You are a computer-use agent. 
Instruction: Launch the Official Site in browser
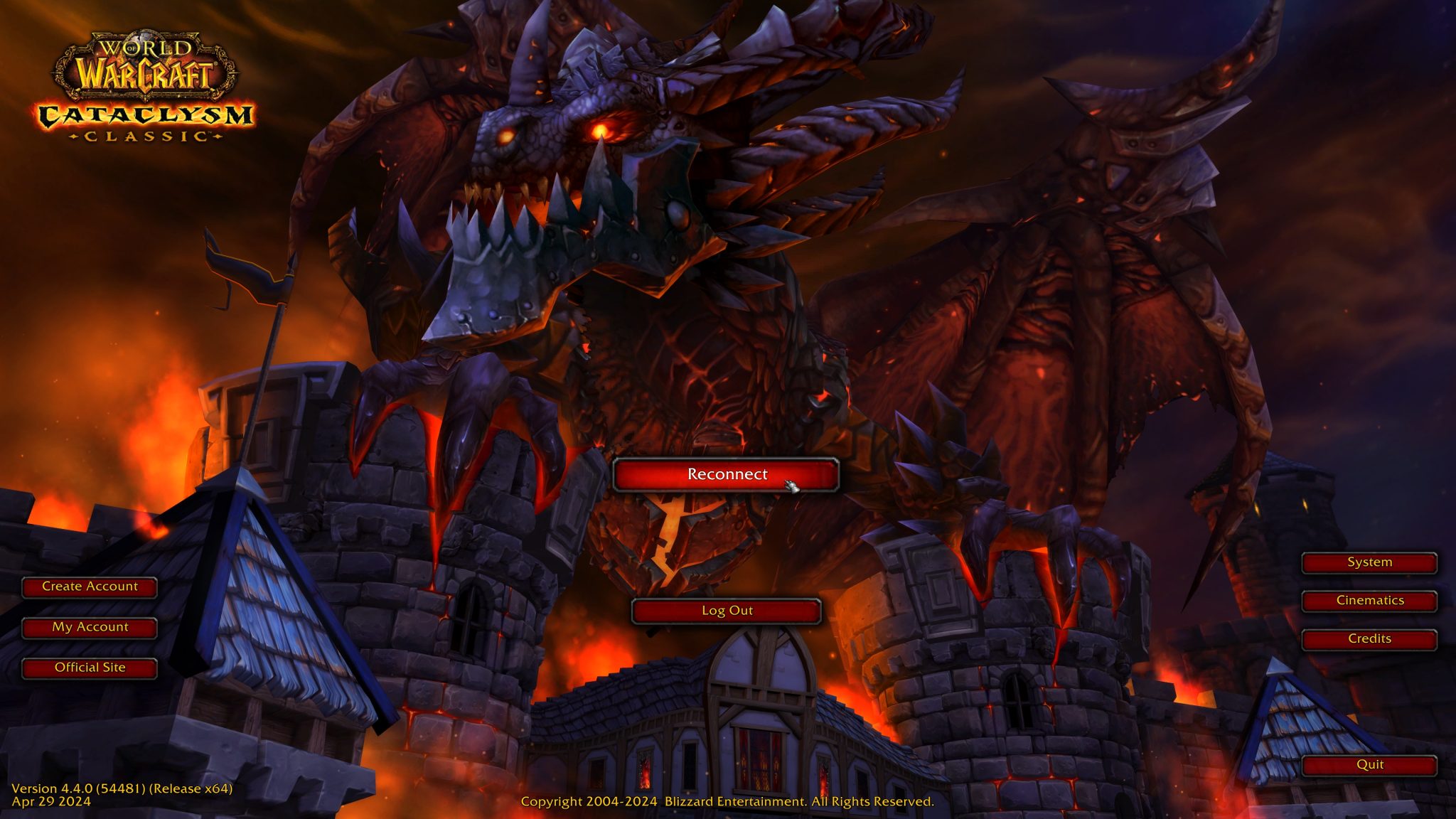90,667
